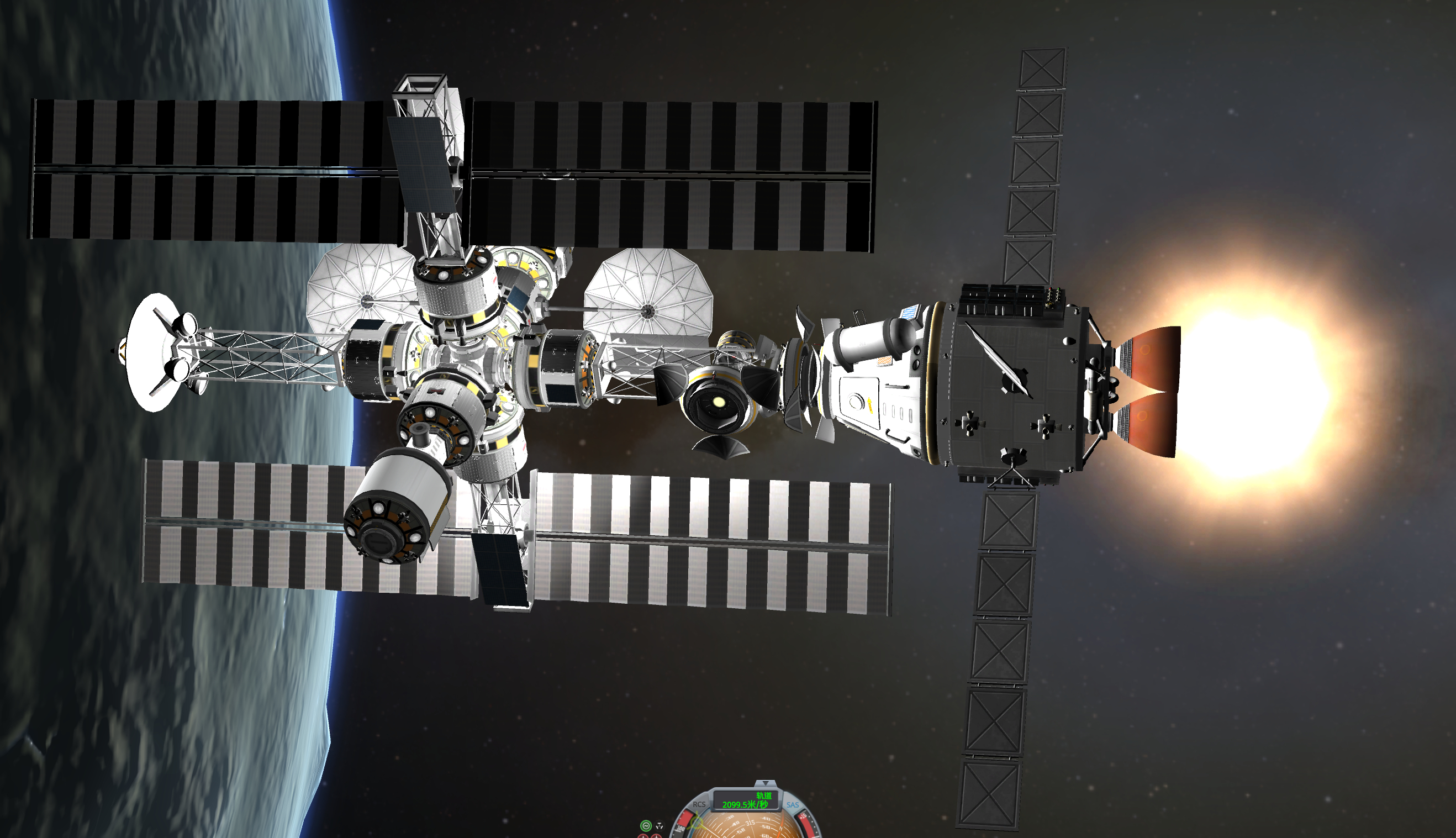Select the green stability assist SAS mode
Viewport: 1456px width, 838px height.
(646, 825)
